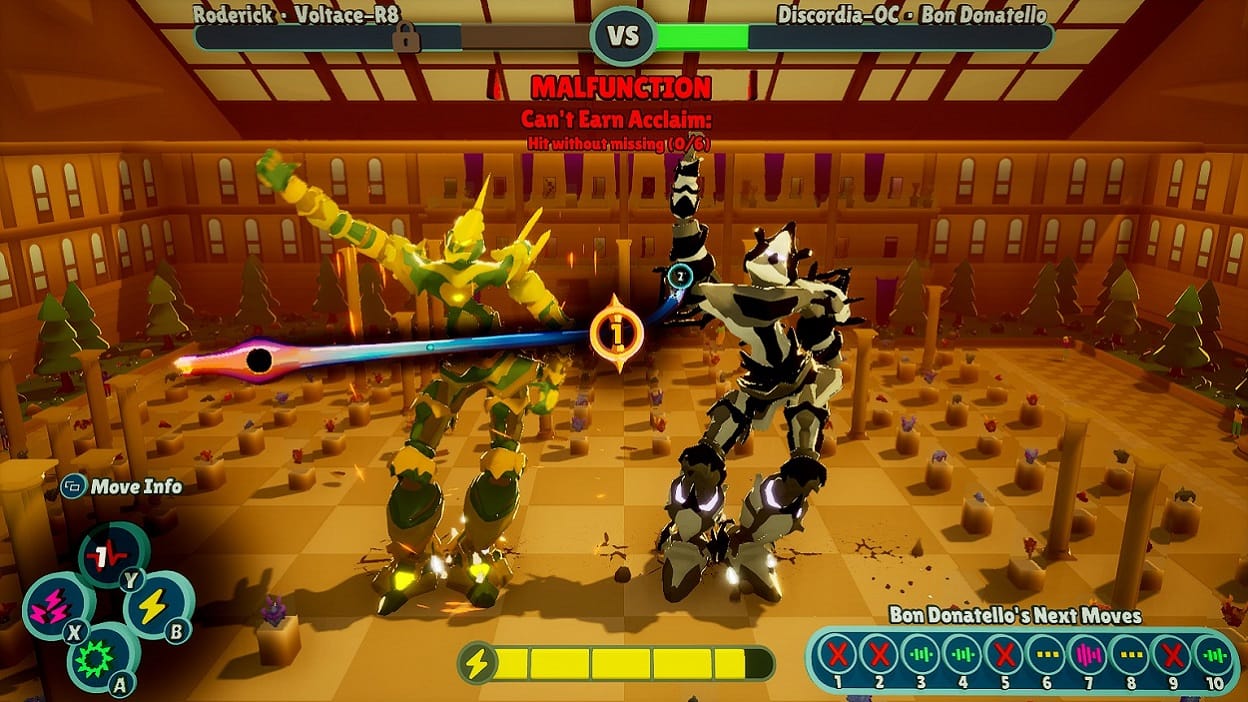Inspect next move slot 10 green waveform
The width and height of the screenshot is (1248, 702).
[1213, 655]
